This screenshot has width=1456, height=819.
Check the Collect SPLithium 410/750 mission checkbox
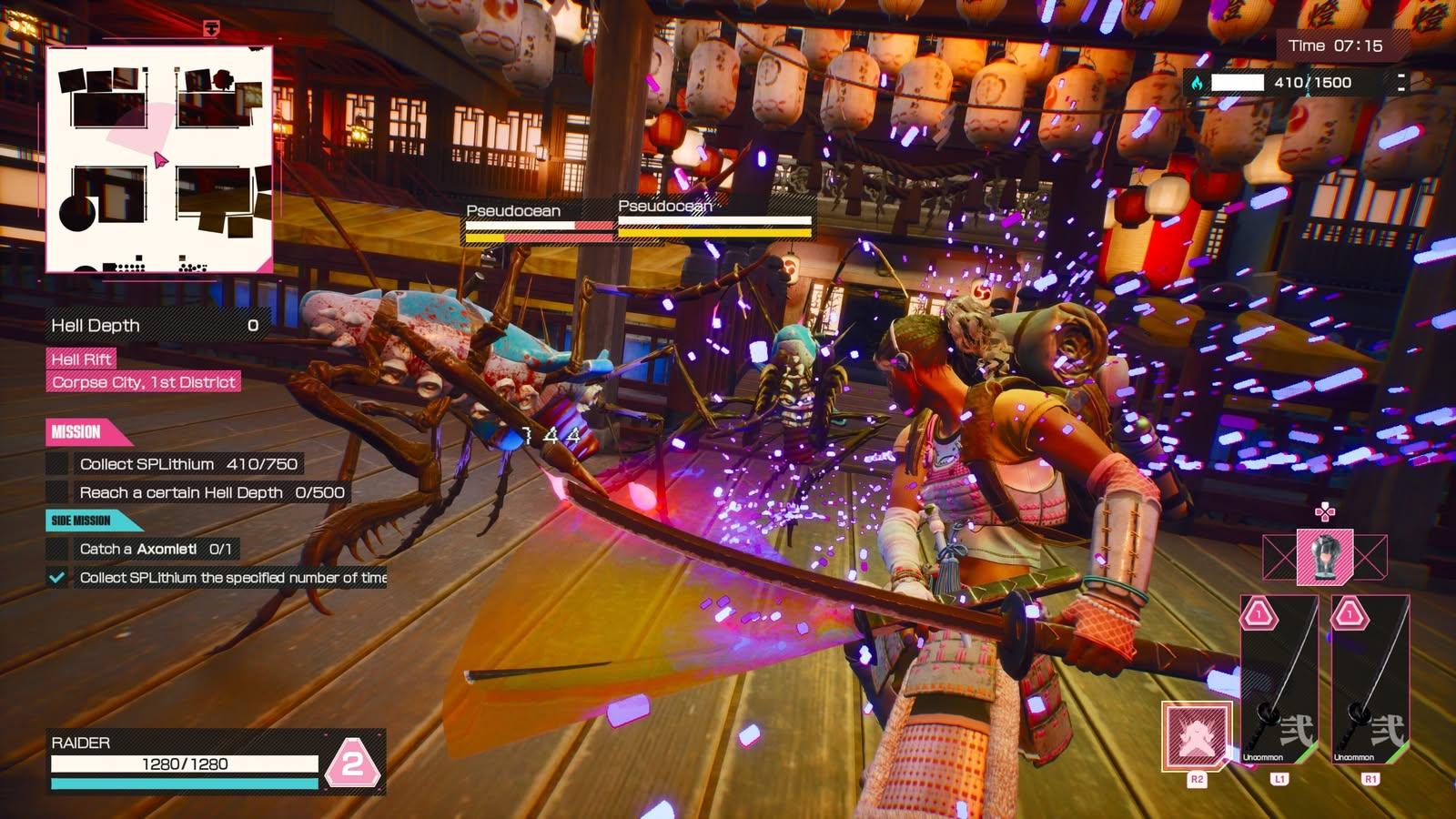click(57, 462)
